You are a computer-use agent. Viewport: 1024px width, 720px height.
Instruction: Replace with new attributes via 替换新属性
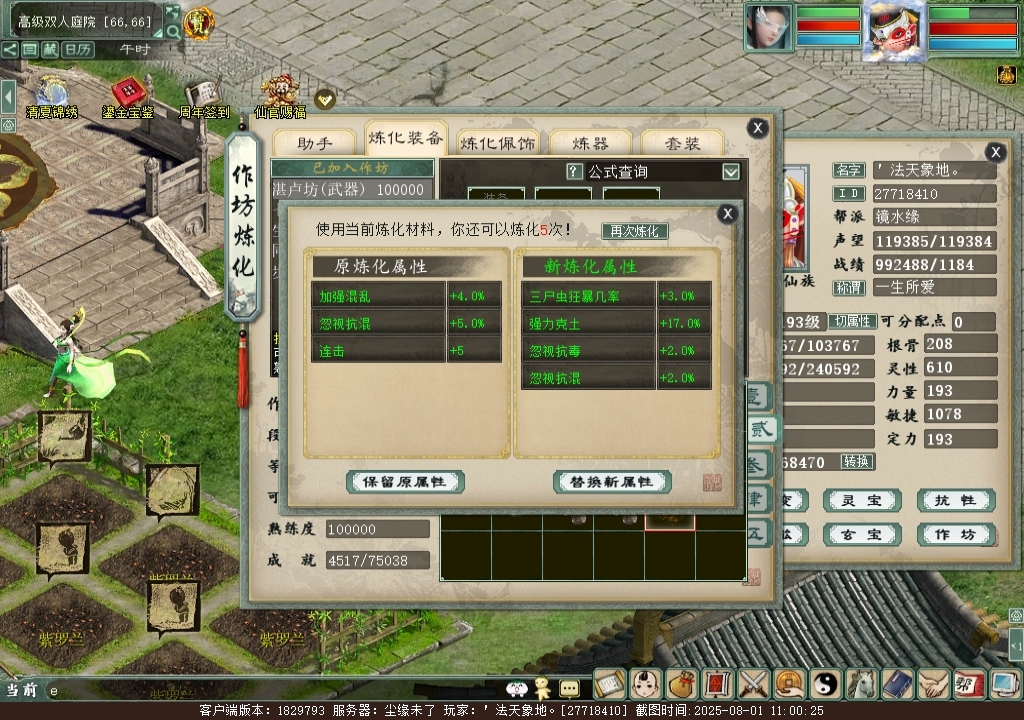611,482
